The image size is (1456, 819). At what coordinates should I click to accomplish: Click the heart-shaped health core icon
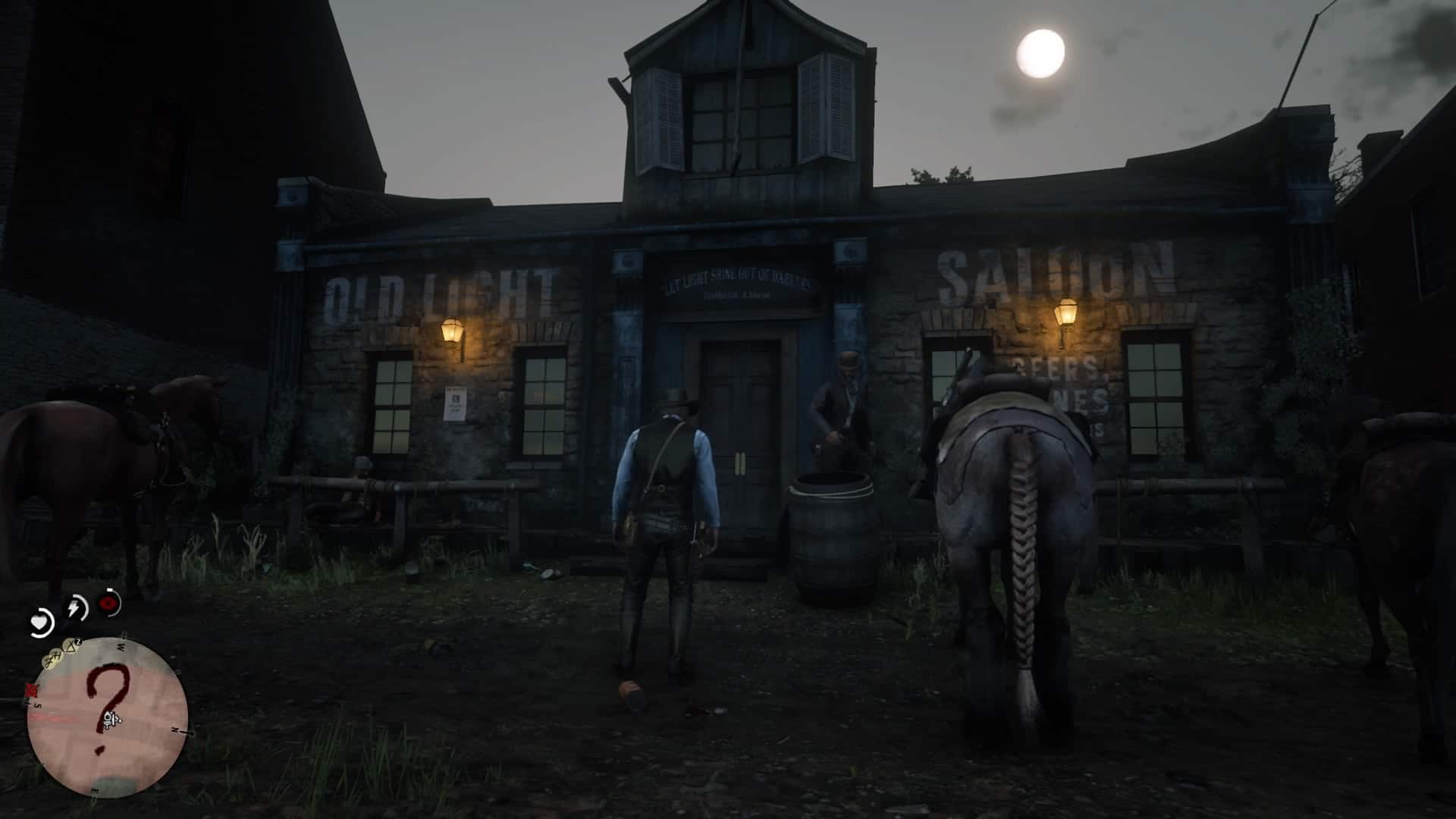[x=40, y=622]
